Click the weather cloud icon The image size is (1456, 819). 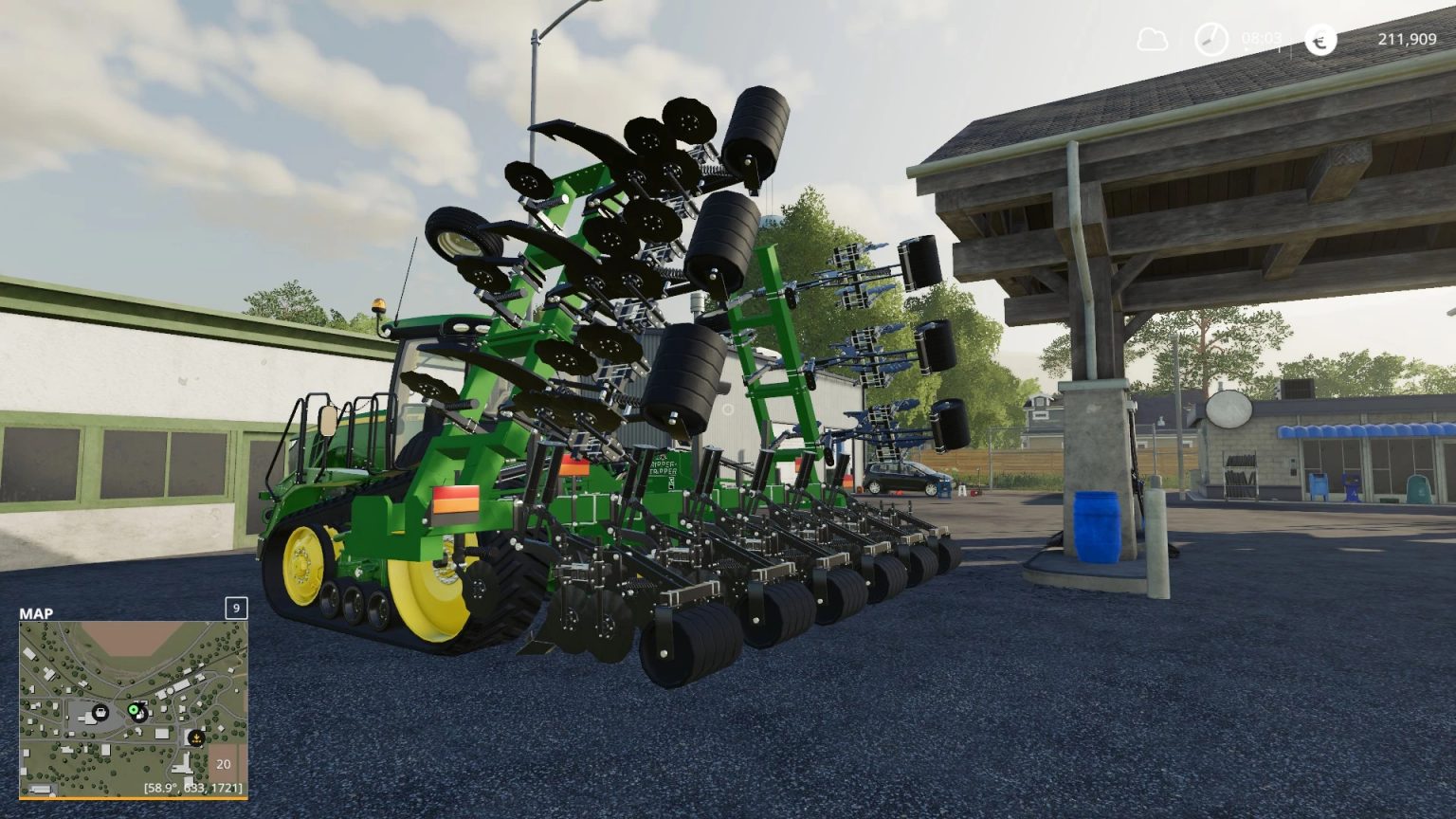pos(1152,41)
